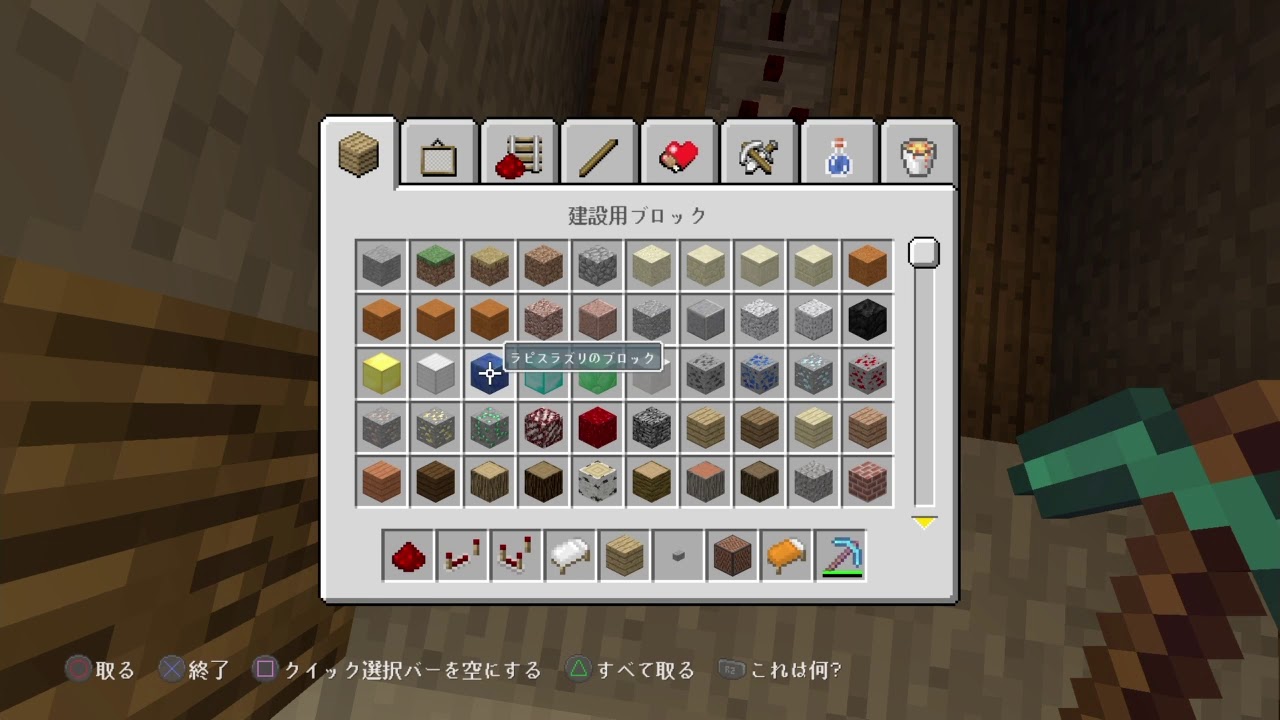
Task: Select the white bed in the hotbar
Action: tap(569, 556)
